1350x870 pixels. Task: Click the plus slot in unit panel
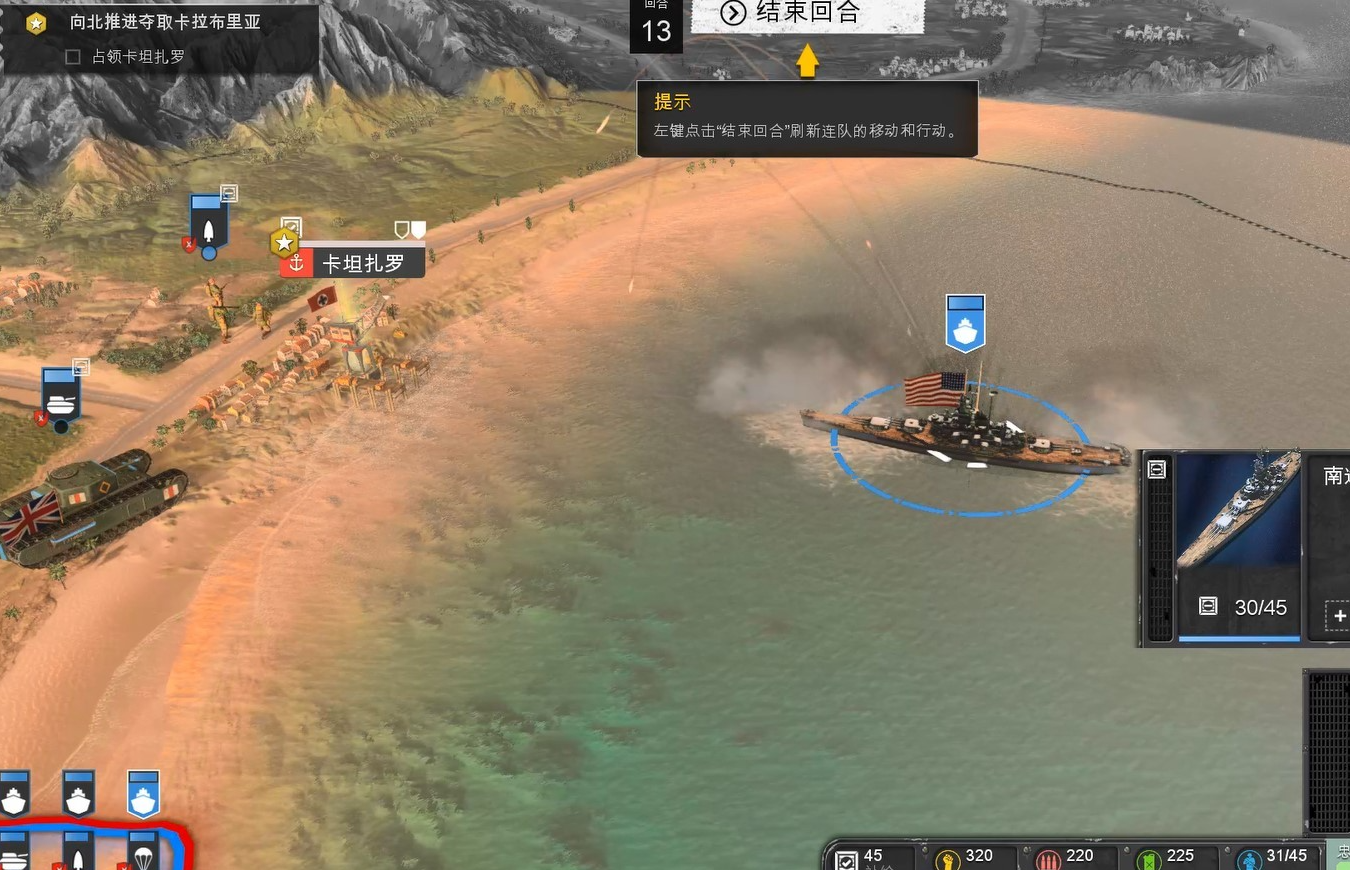coord(1339,616)
